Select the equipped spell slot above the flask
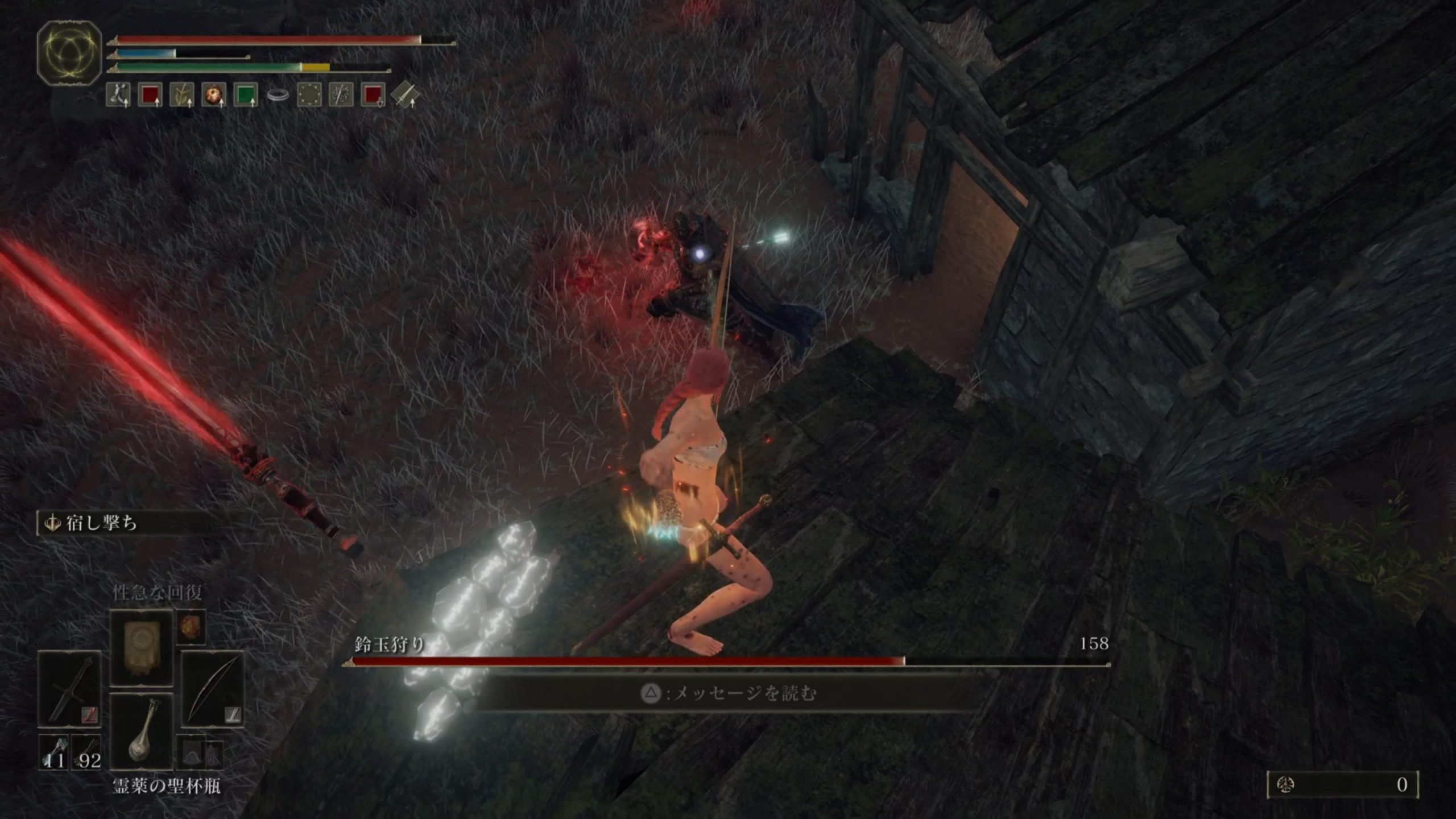Image resolution: width=1456 pixels, height=819 pixels. (x=140, y=648)
